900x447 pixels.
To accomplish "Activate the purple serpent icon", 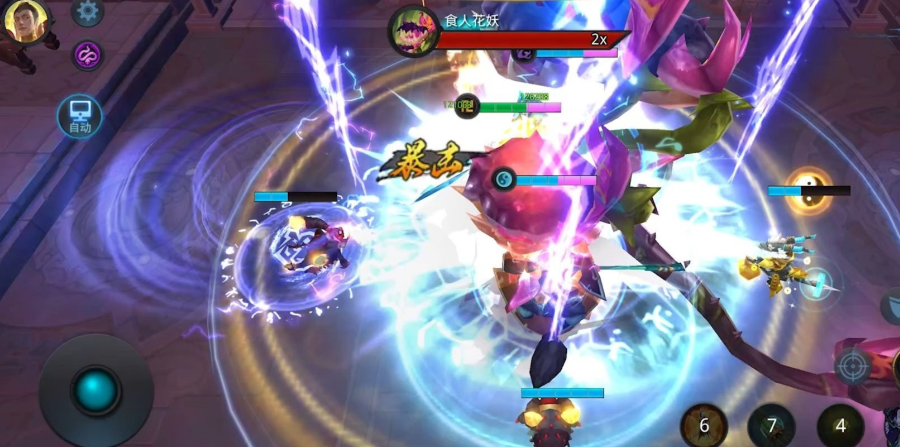I will point(88,55).
